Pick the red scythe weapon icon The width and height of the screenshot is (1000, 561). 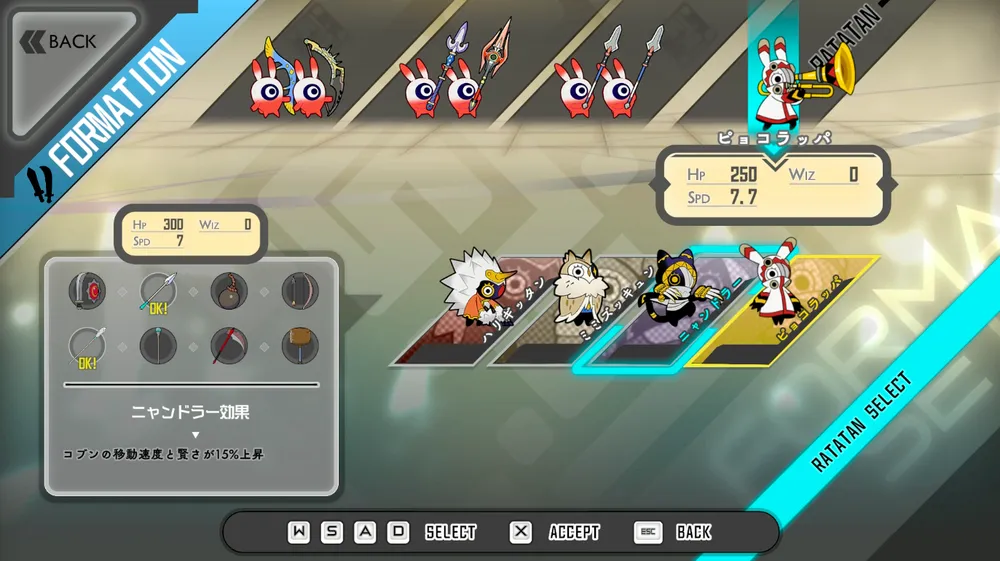pyautogui.click(x=229, y=345)
